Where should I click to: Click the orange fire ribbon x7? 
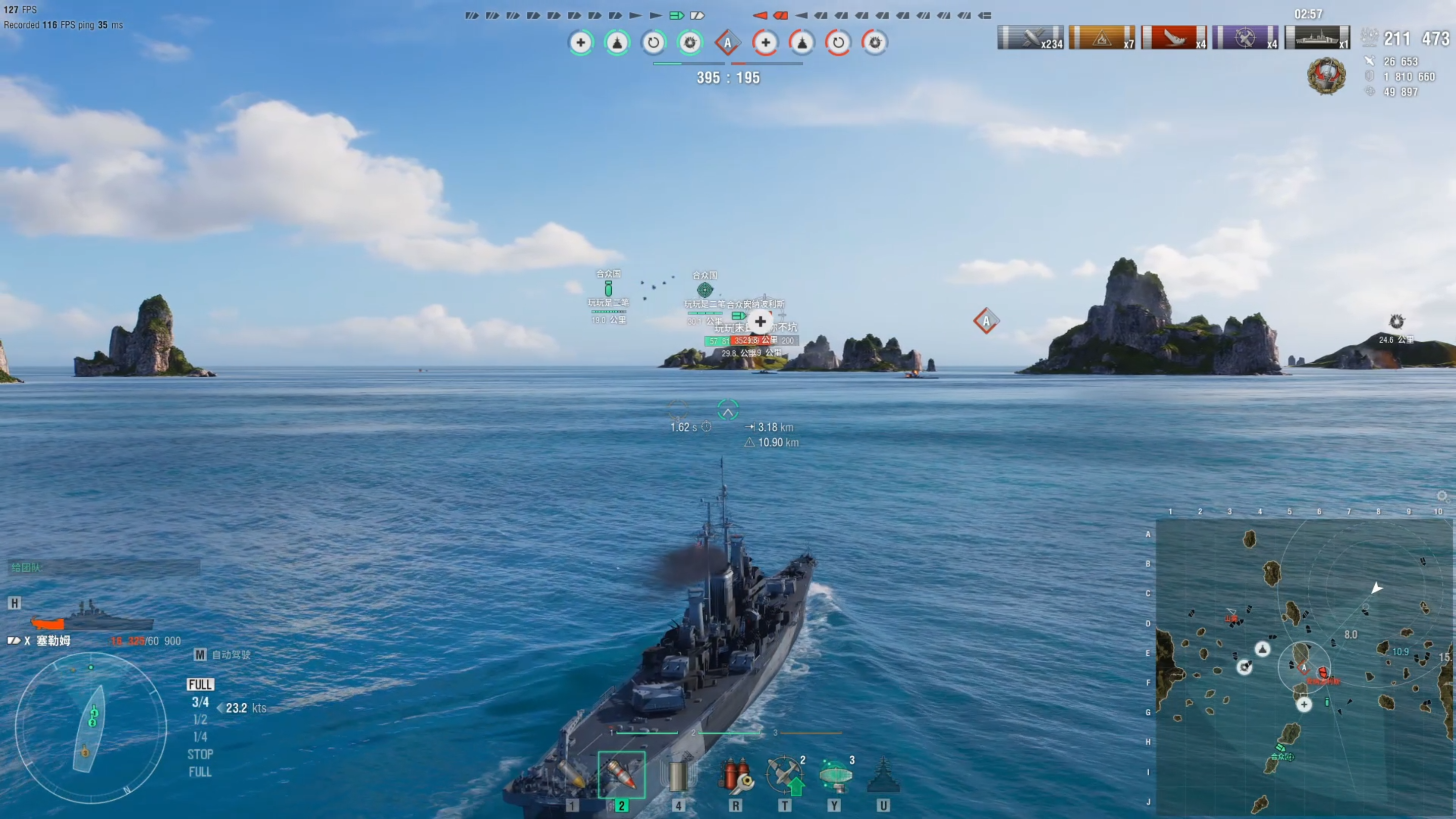click(1102, 38)
